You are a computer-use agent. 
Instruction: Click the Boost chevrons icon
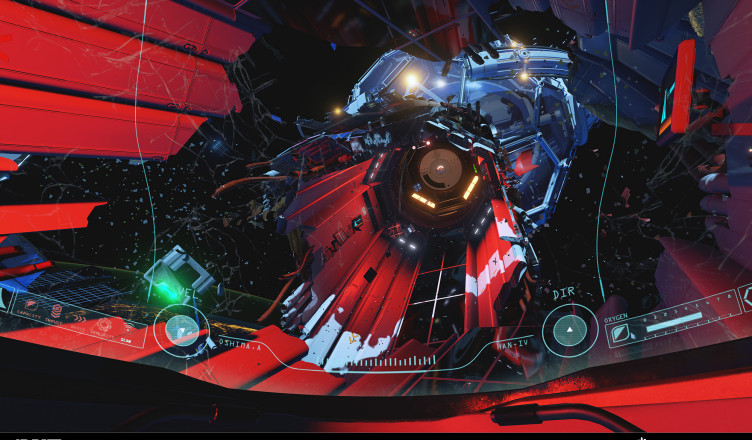point(79,318)
